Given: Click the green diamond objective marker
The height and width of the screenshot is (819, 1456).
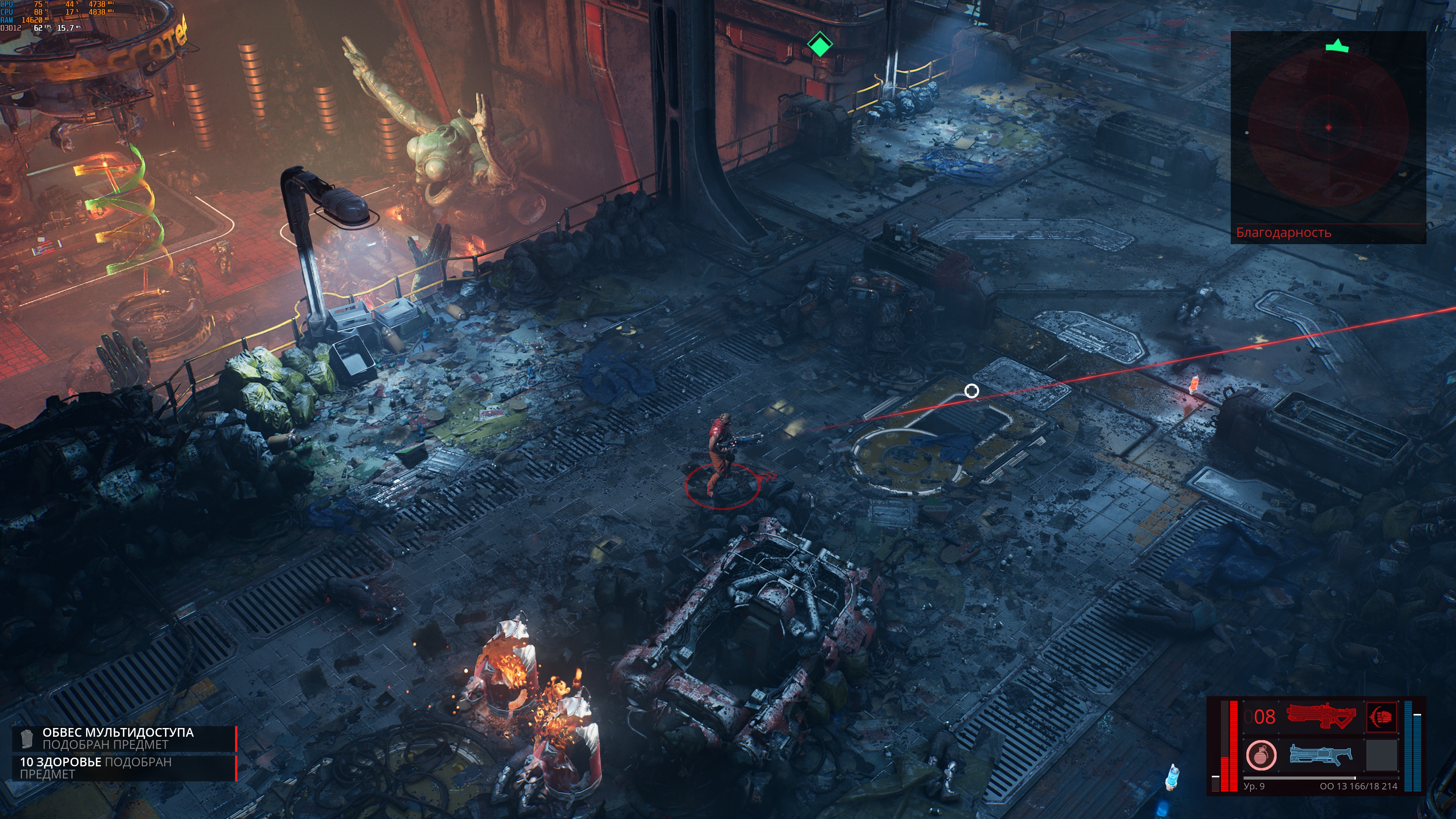Looking at the screenshot, I should (x=819, y=44).
